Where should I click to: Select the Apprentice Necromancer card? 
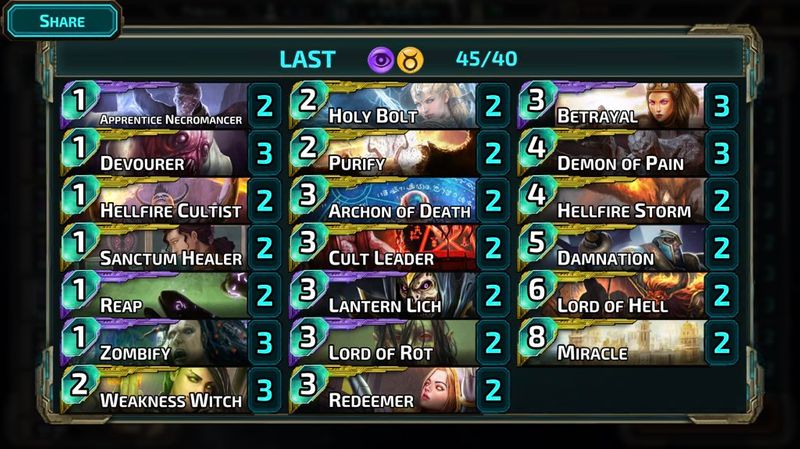point(160,105)
